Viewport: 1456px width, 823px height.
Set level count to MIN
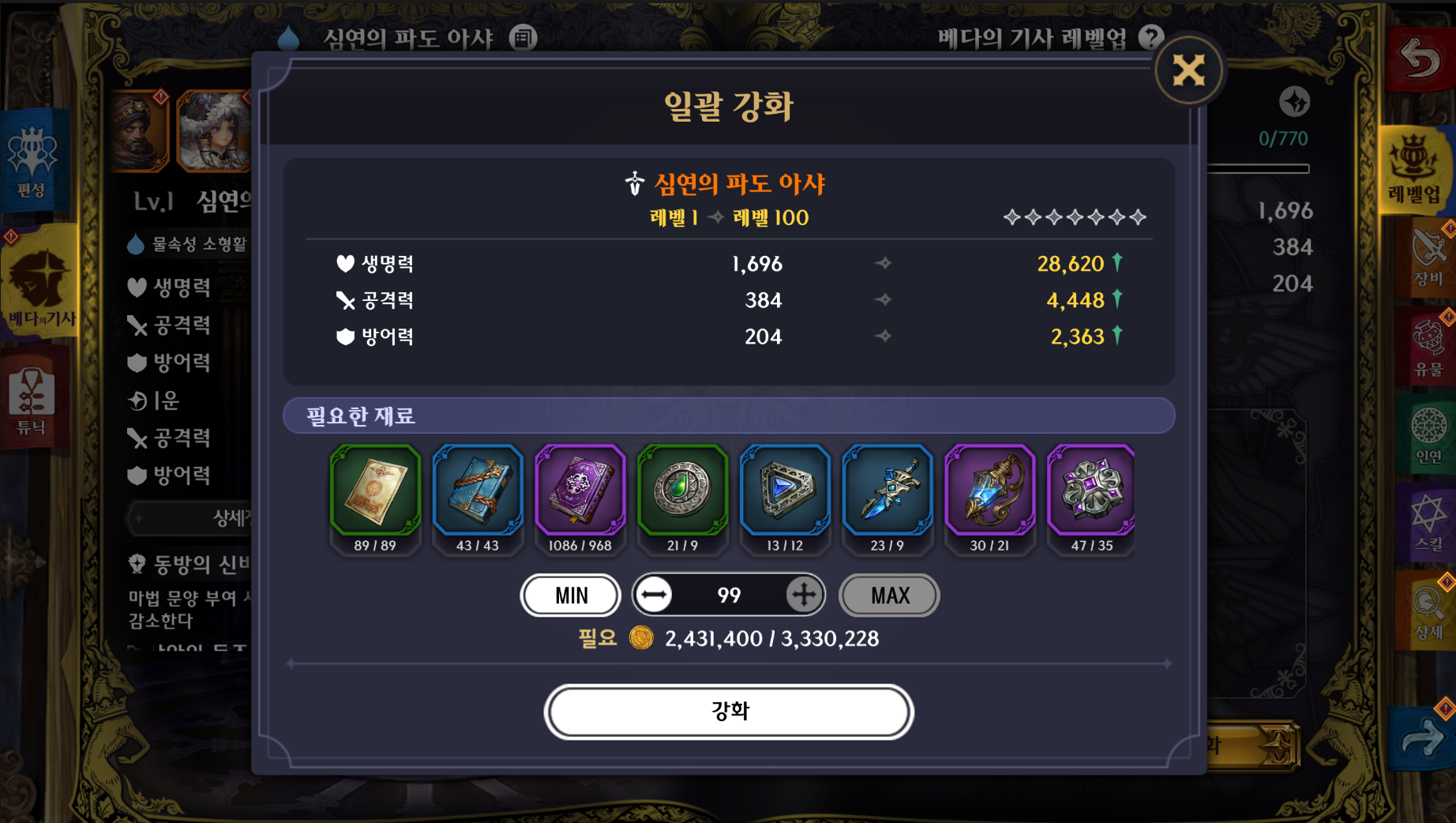(x=571, y=596)
